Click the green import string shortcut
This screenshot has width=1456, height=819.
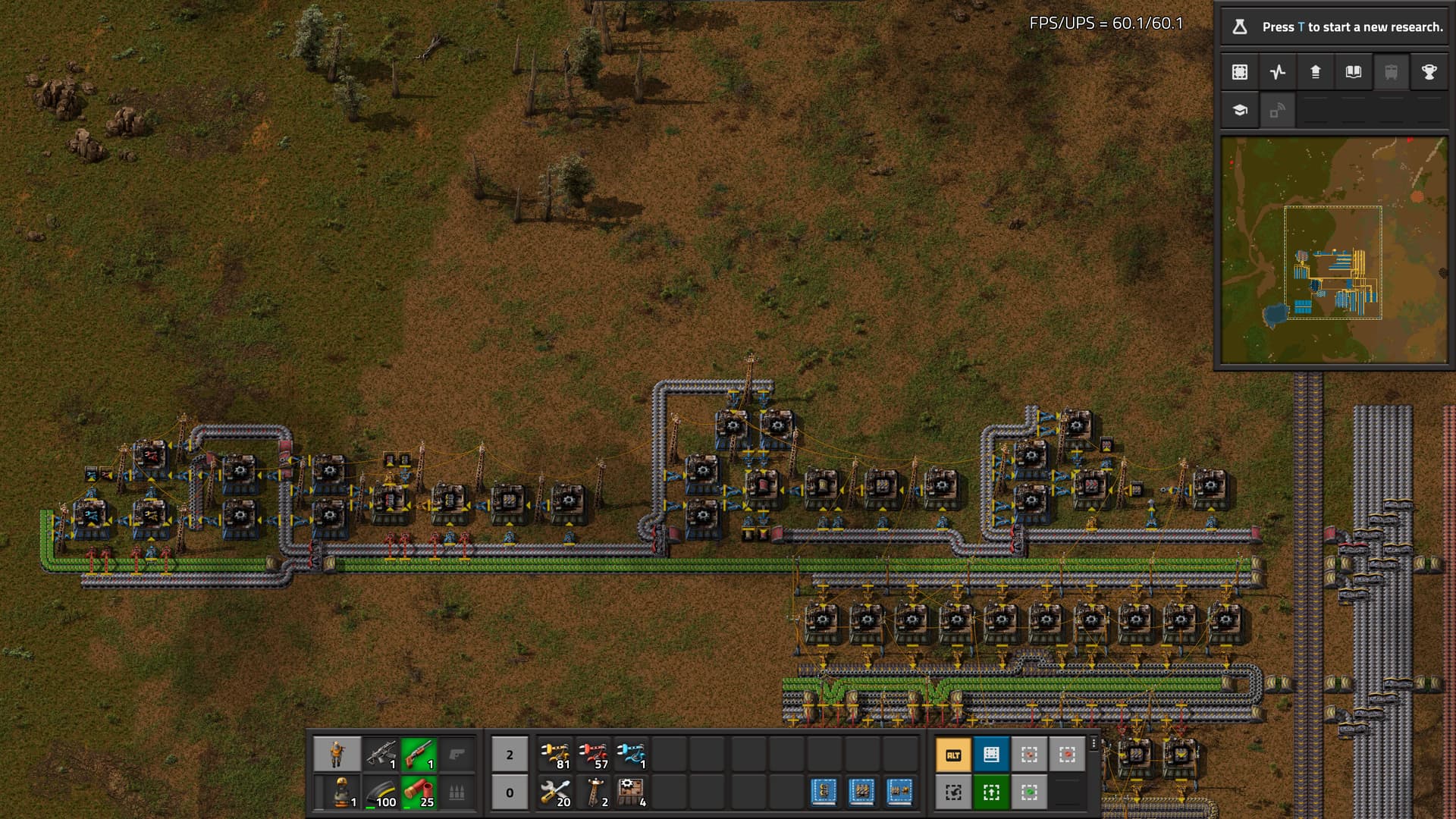pos(991,792)
